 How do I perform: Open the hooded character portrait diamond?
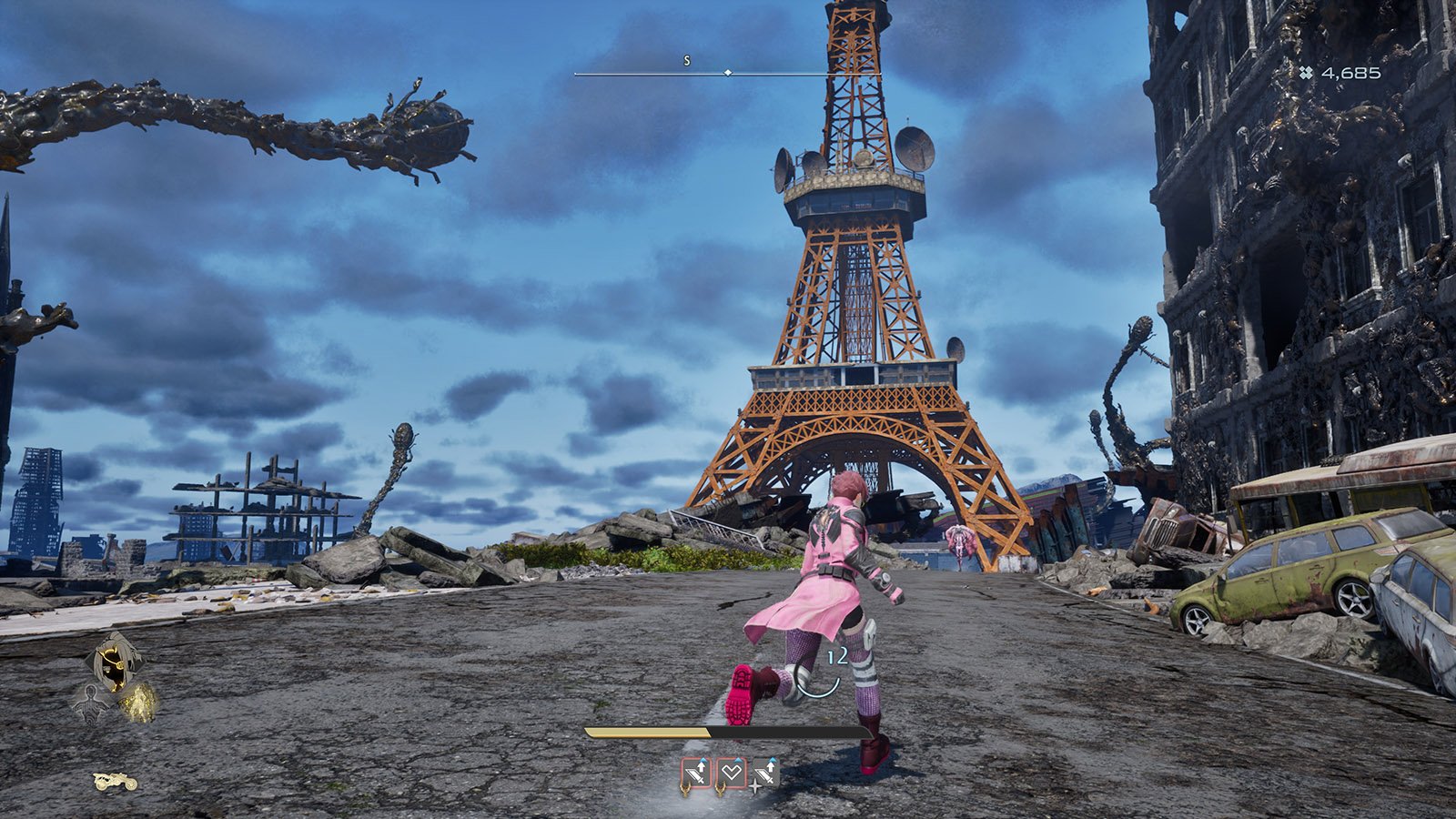pos(114,661)
